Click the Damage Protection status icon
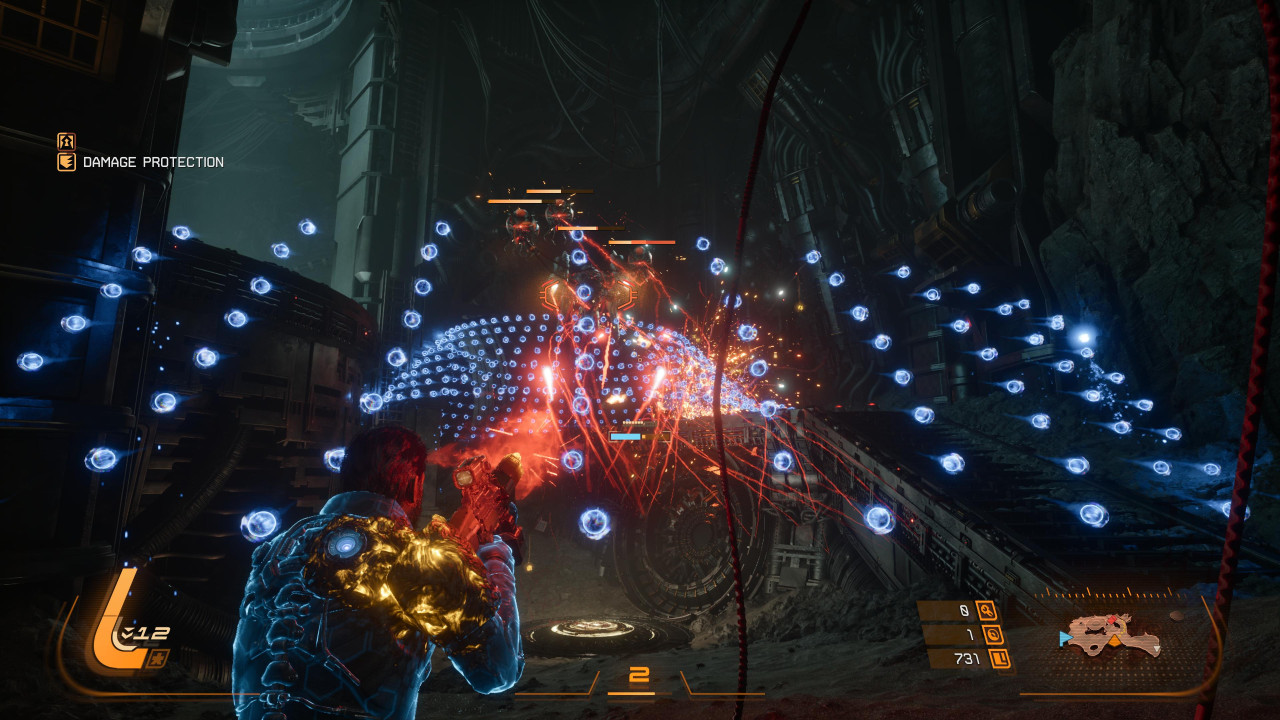 (x=66, y=162)
